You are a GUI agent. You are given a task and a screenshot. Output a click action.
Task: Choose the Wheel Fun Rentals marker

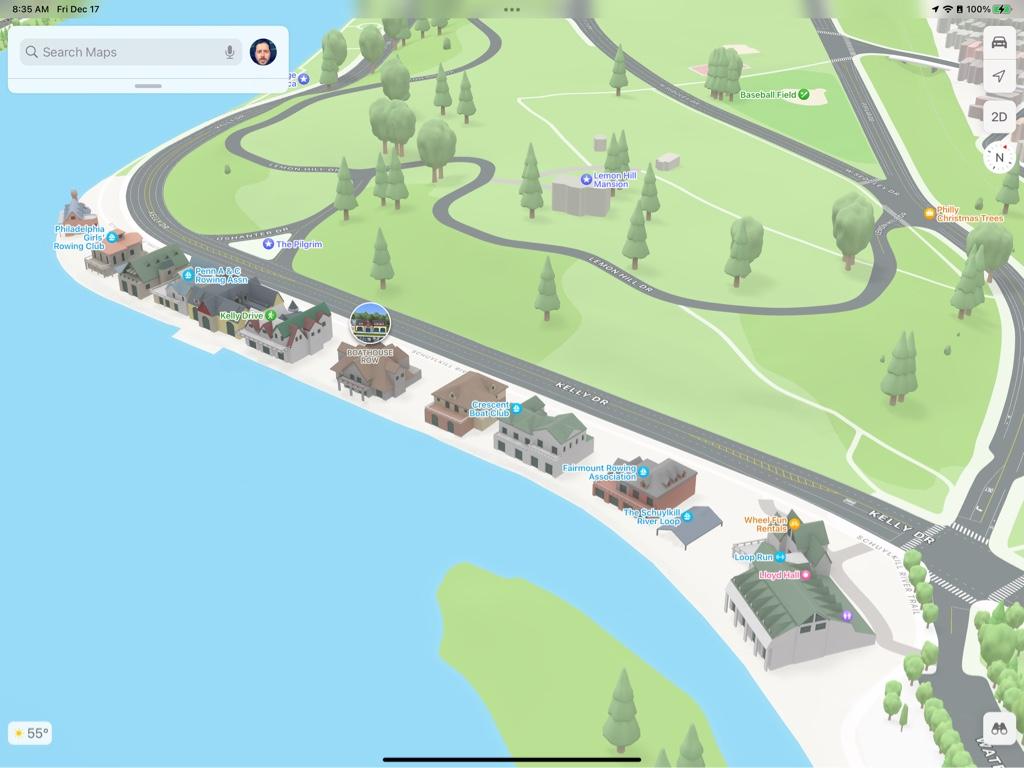pos(794,523)
